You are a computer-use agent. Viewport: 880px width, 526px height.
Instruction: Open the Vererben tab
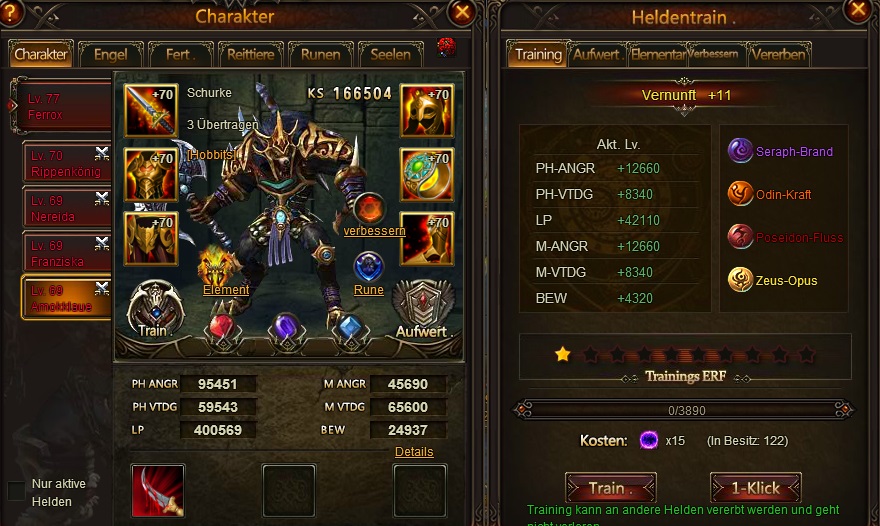click(x=779, y=54)
